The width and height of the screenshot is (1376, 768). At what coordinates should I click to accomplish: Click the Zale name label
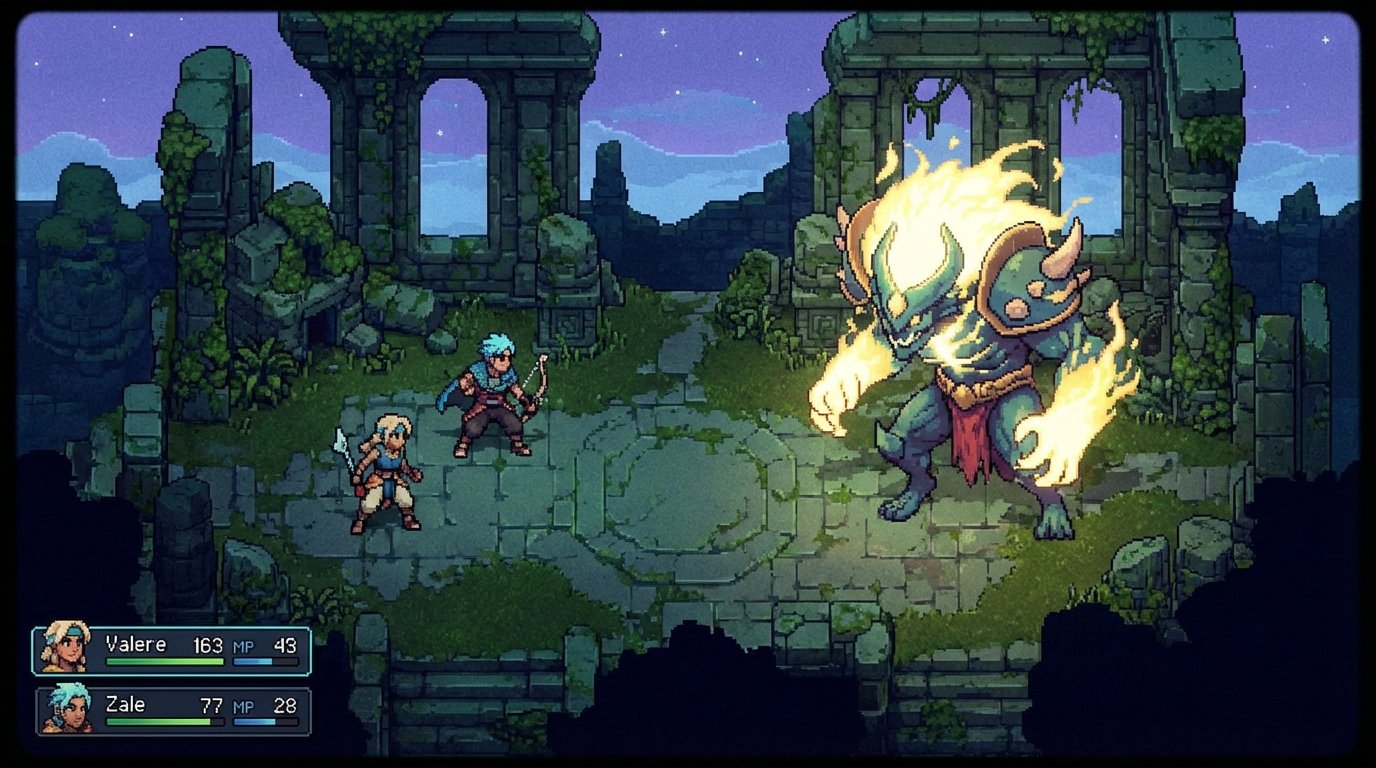(x=127, y=706)
